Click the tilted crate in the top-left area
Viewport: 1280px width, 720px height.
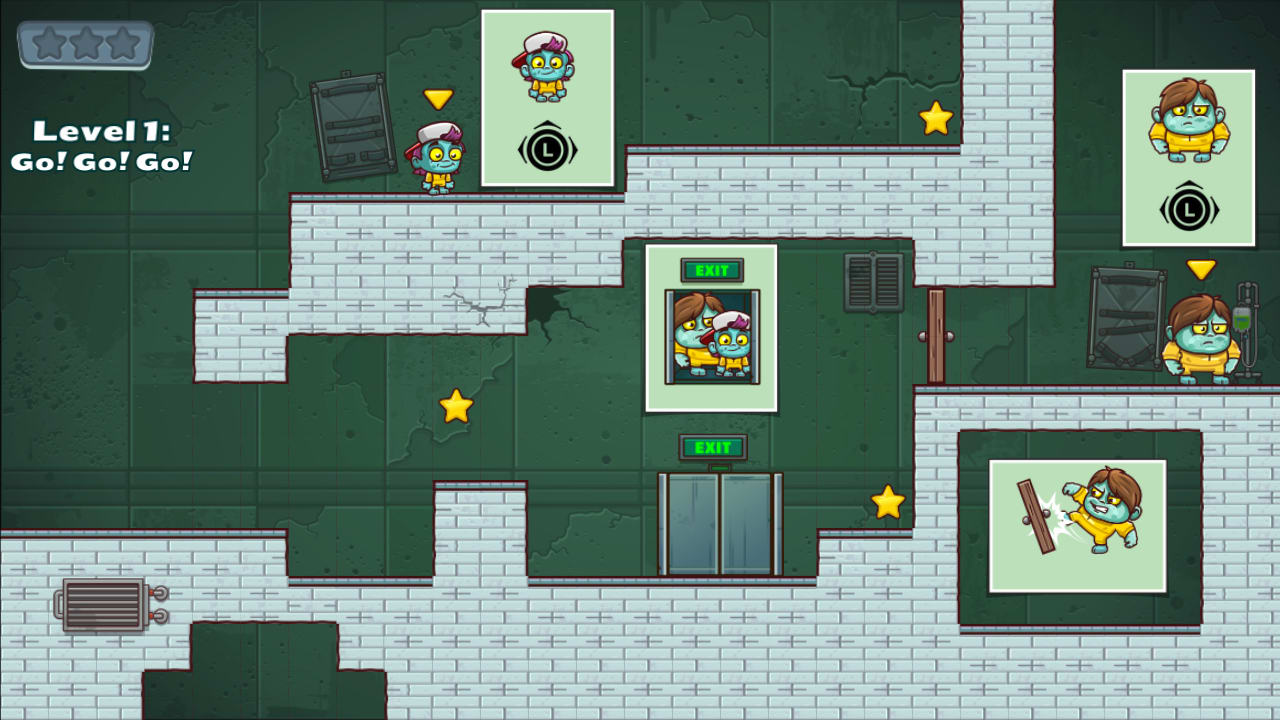354,127
